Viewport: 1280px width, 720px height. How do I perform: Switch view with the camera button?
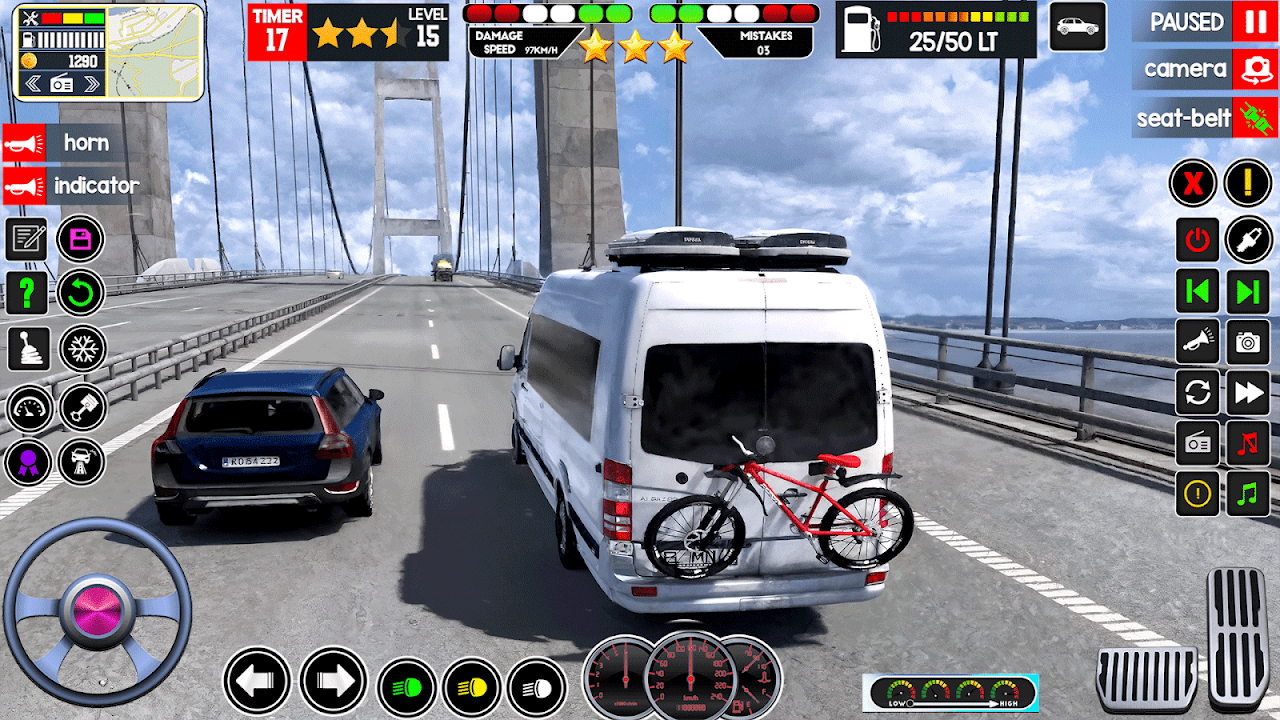coord(1254,69)
